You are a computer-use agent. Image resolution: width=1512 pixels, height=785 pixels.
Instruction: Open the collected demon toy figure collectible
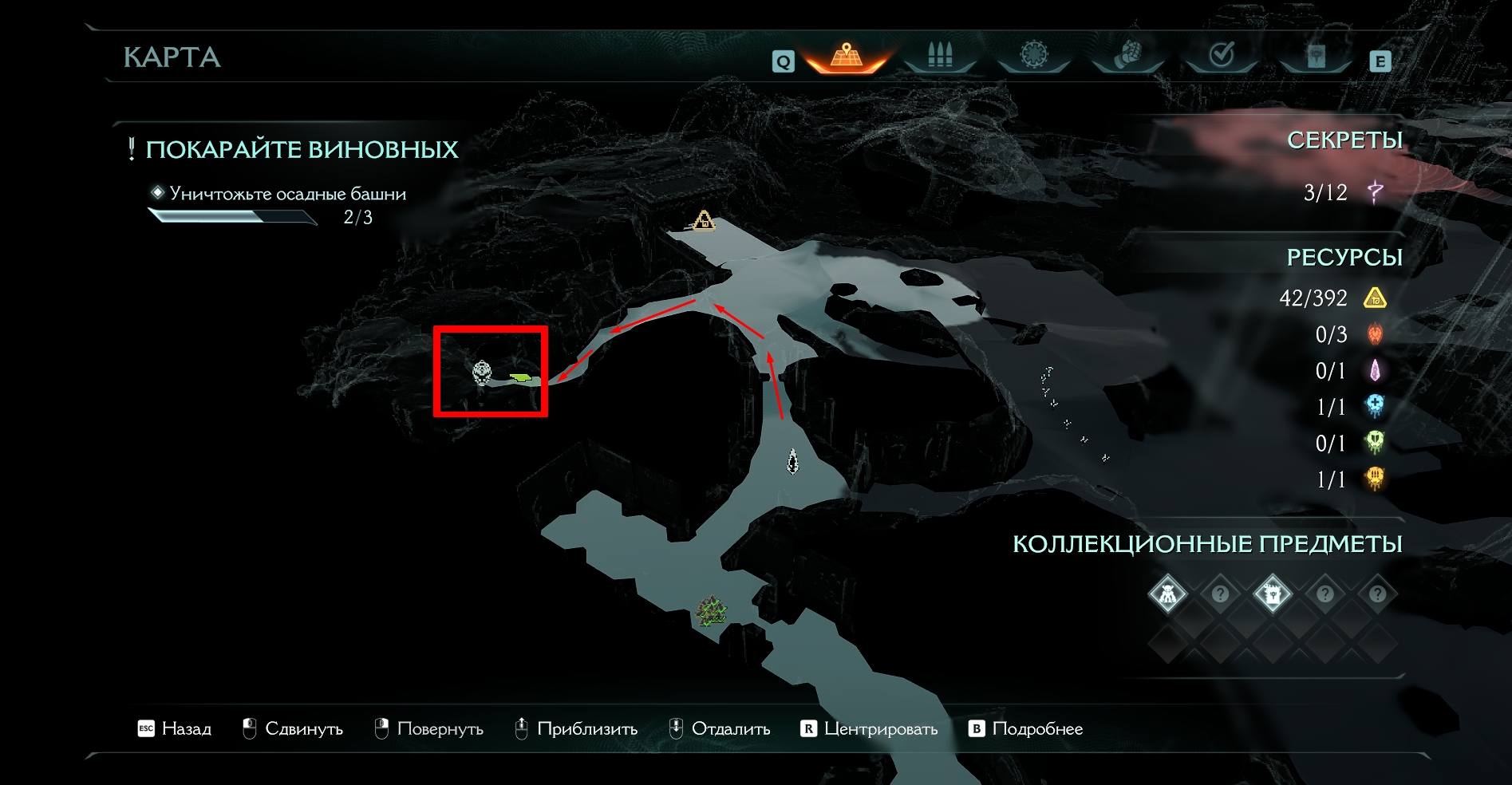tap(1167, 594)
